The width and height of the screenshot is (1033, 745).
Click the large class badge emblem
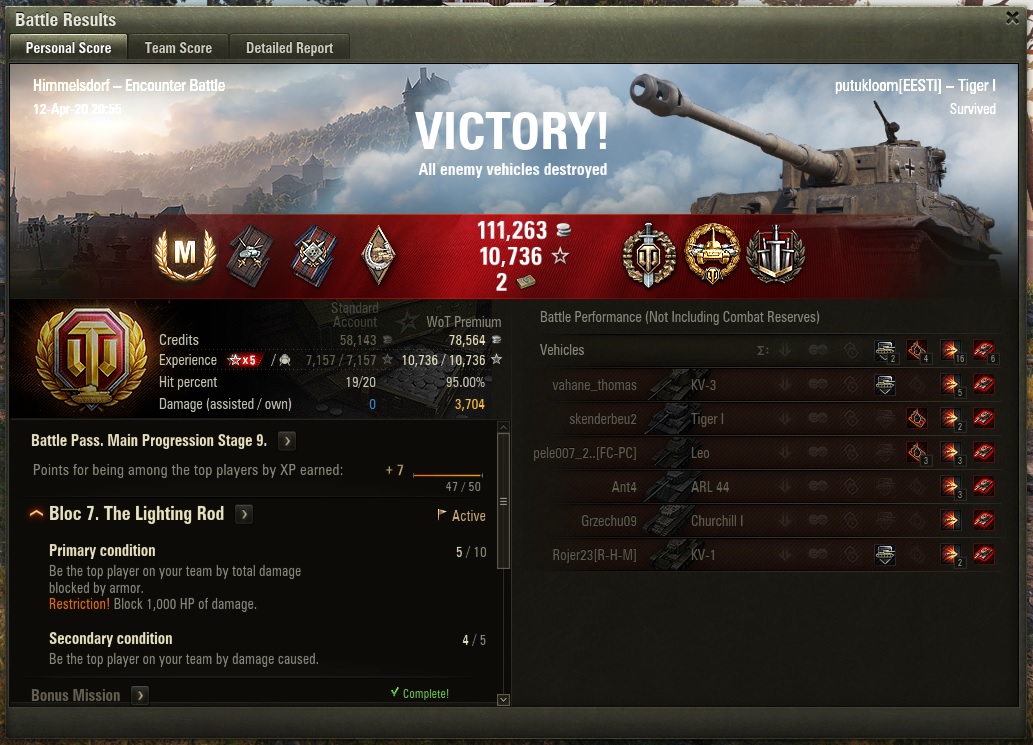(x=84, y=358)
